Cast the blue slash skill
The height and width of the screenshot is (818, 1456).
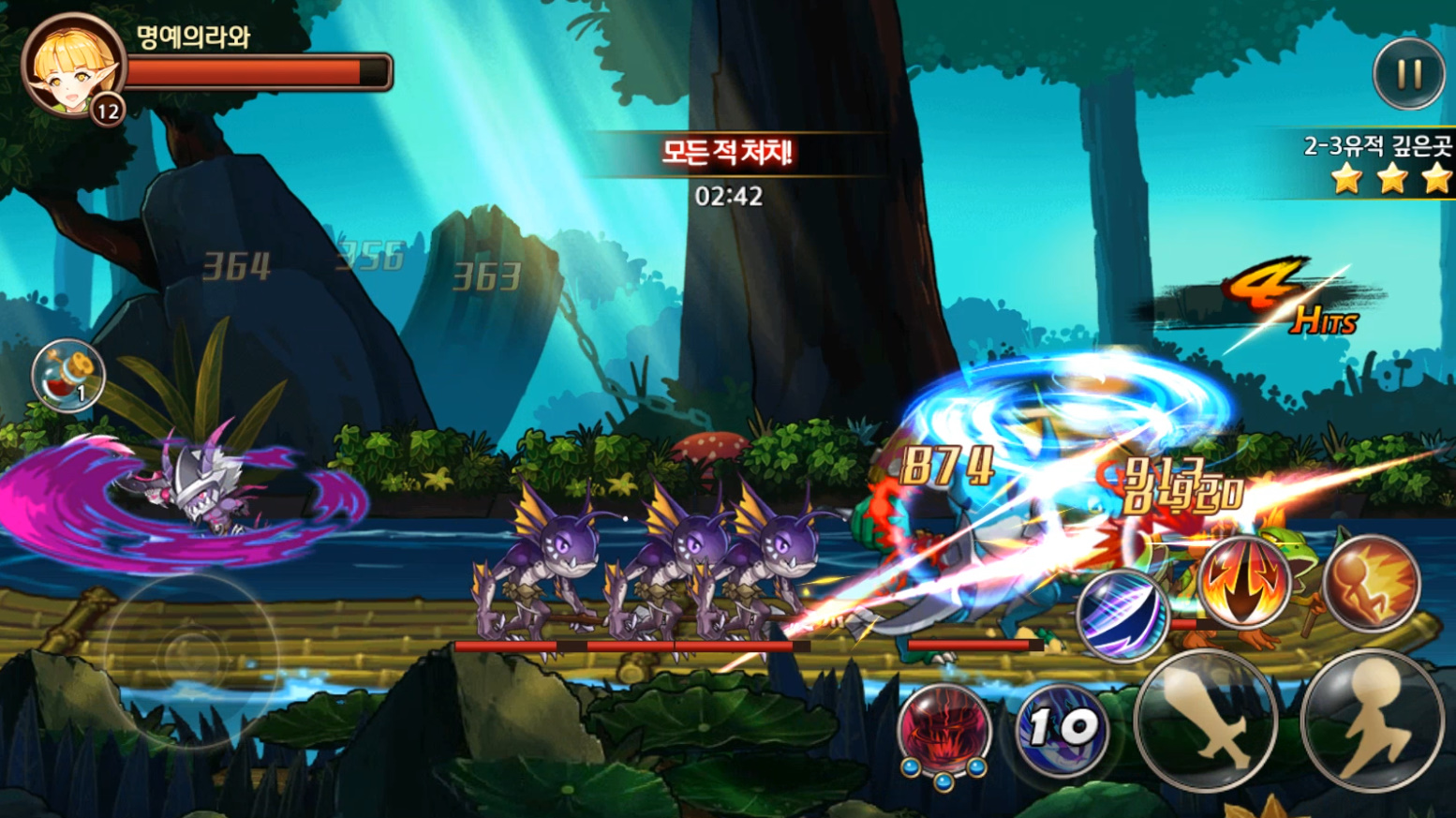click(1122, 614)
